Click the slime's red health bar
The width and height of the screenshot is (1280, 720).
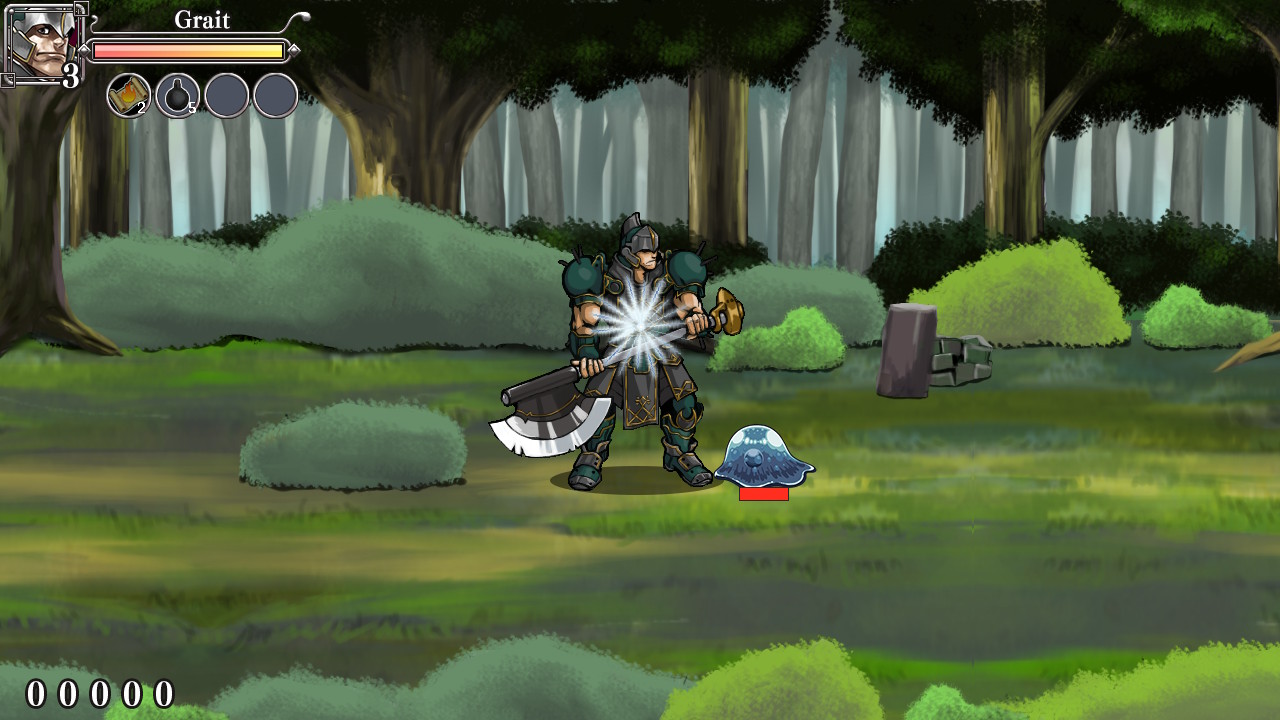click(x=765, y=492)
